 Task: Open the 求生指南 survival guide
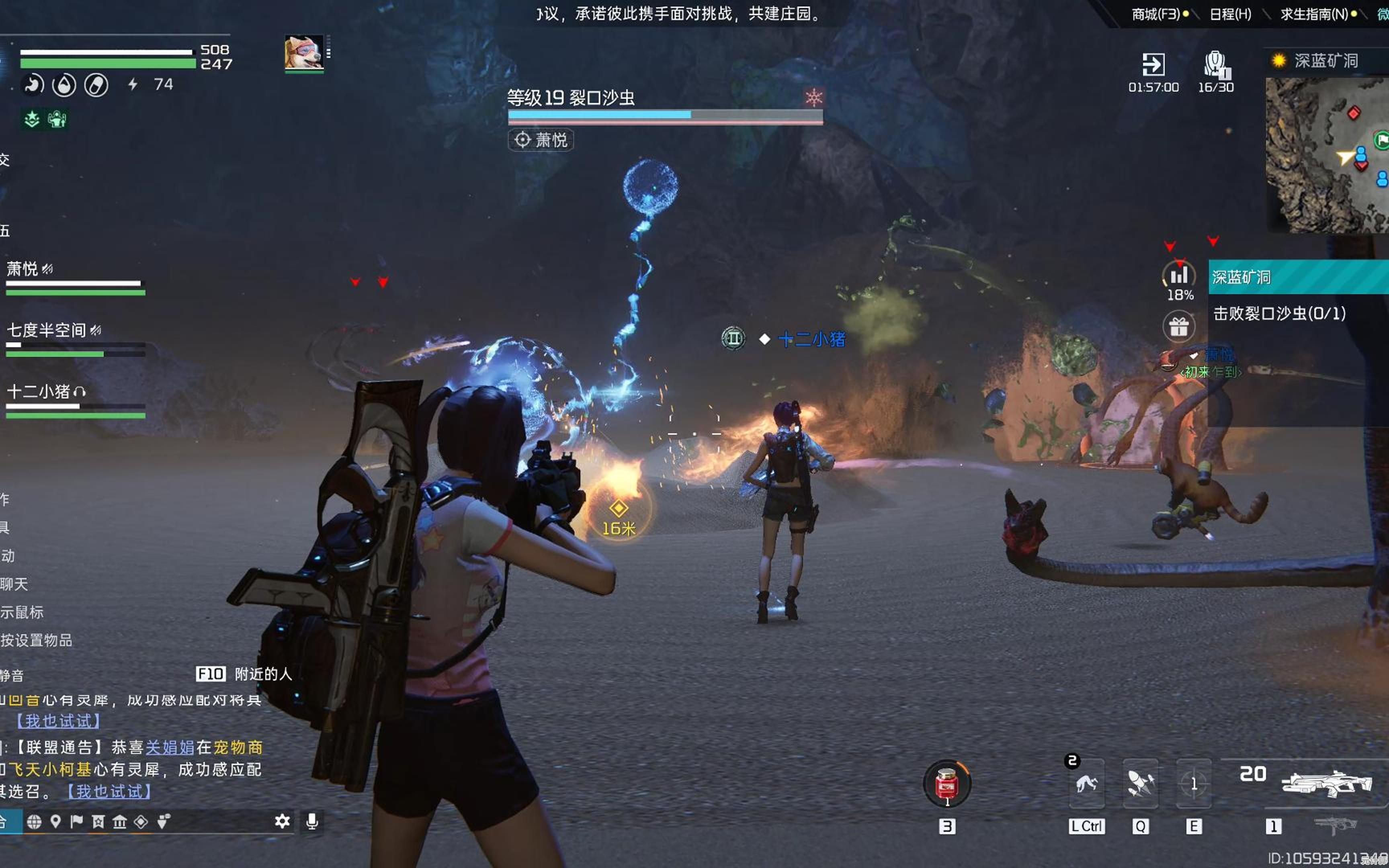pyautogui.click(x=1313, y=14)
